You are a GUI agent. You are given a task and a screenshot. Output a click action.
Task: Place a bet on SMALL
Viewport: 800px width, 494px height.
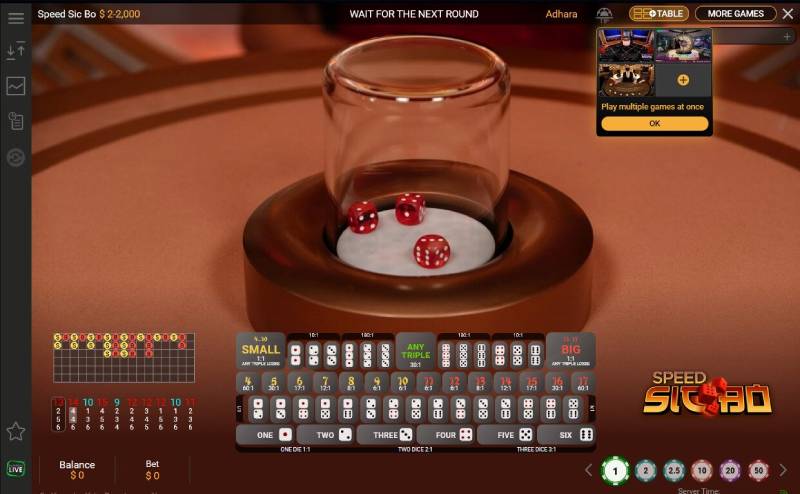click(261, 351)
